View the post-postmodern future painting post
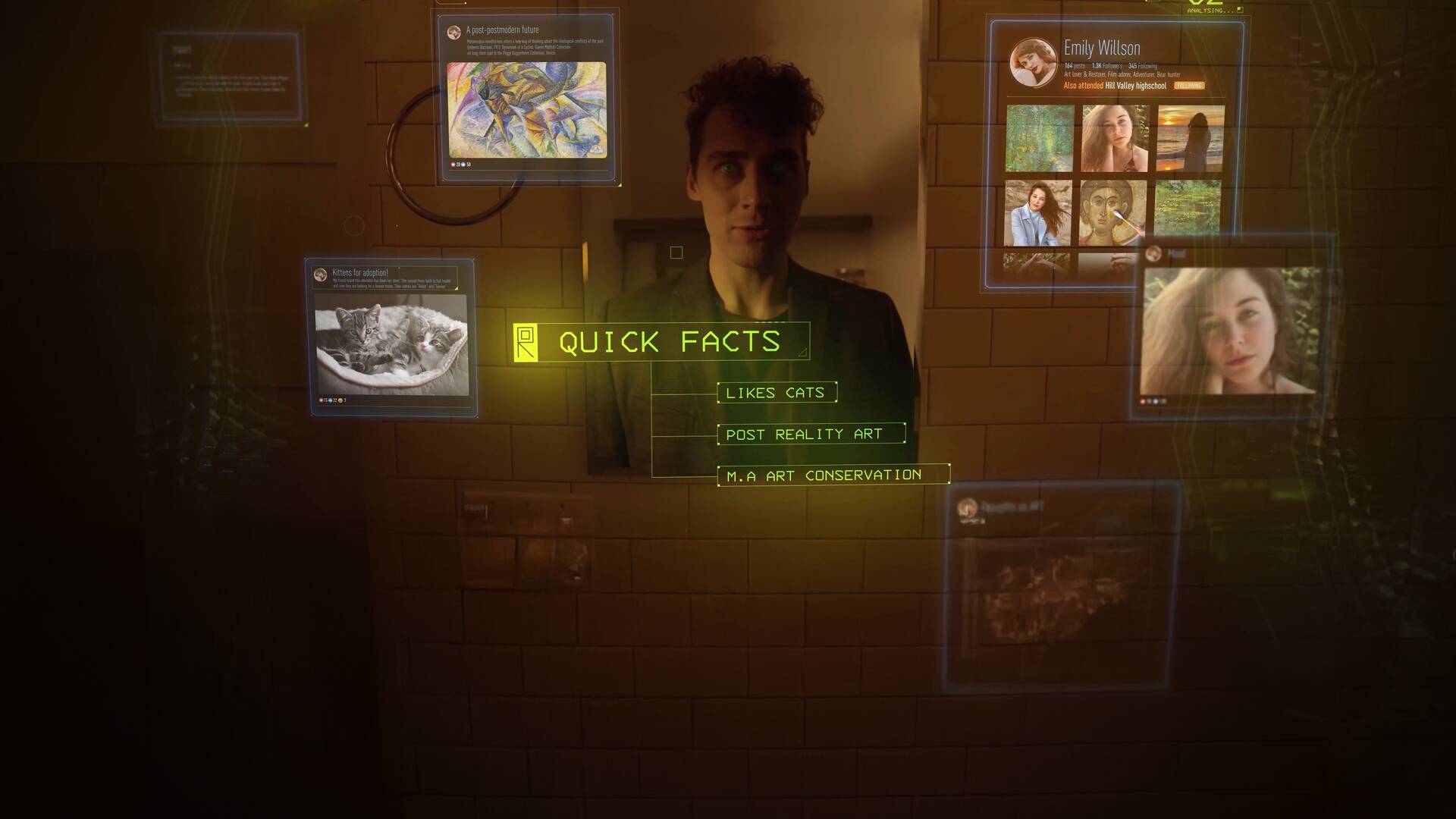The width and height of the screenshot is (1456, 819). point(526,110)
